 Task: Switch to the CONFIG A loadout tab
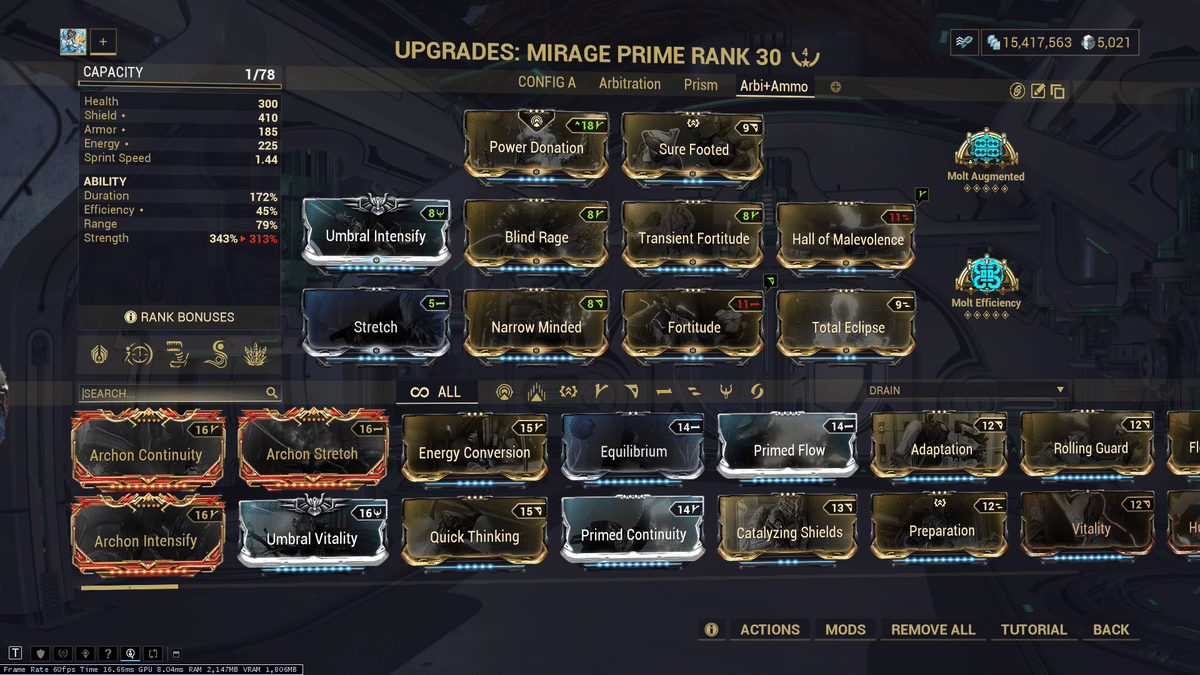(546, 84)
